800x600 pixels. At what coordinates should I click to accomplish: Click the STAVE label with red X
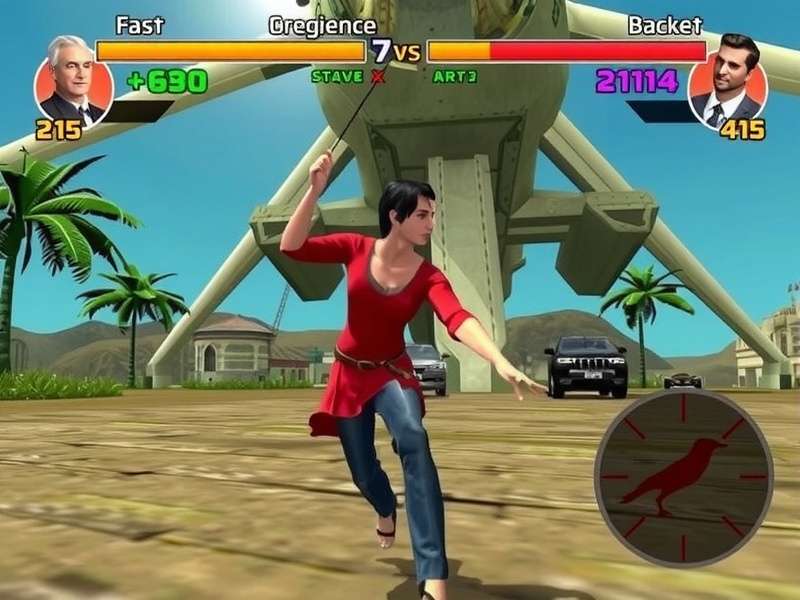(346, 76)
